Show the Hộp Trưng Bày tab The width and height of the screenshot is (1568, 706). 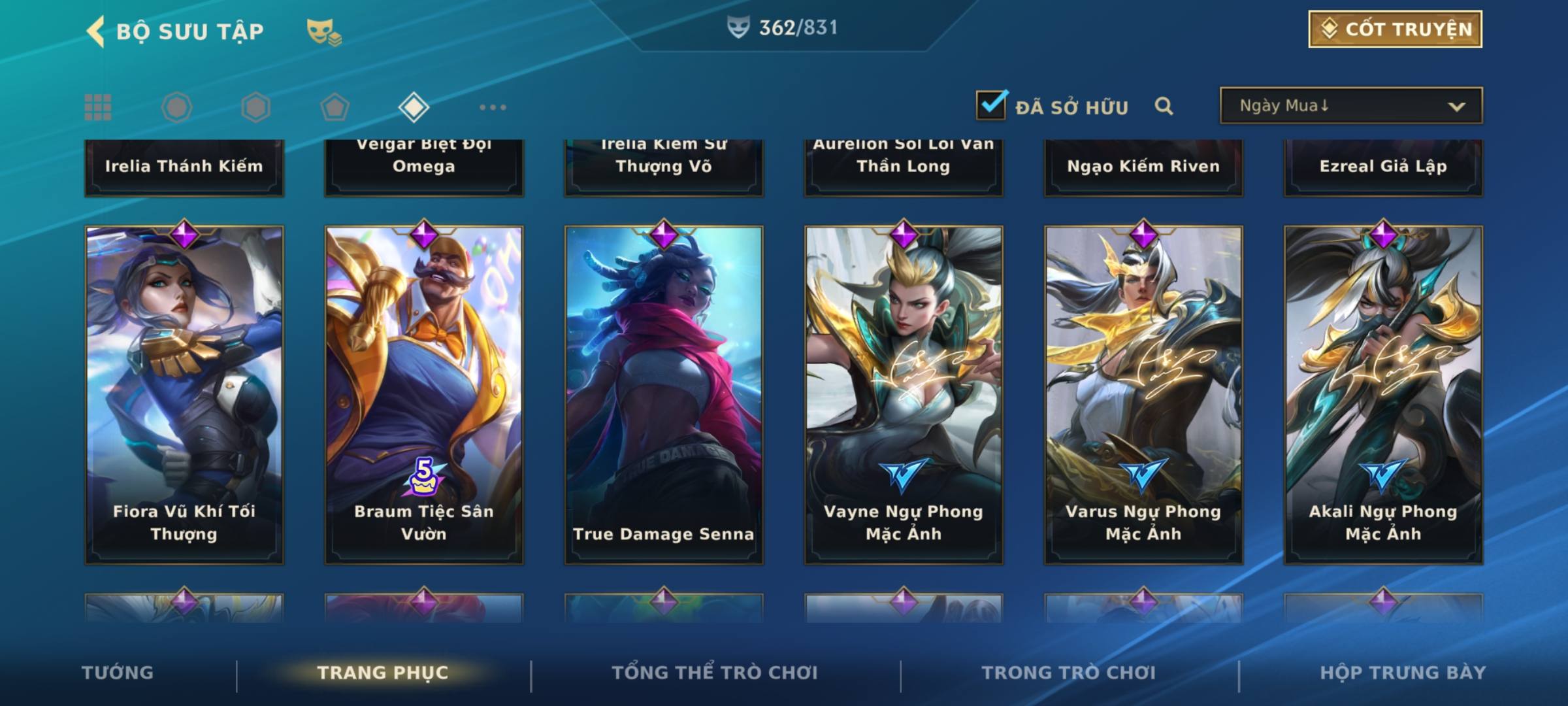pyautogui.click(x=1403, y=673)
